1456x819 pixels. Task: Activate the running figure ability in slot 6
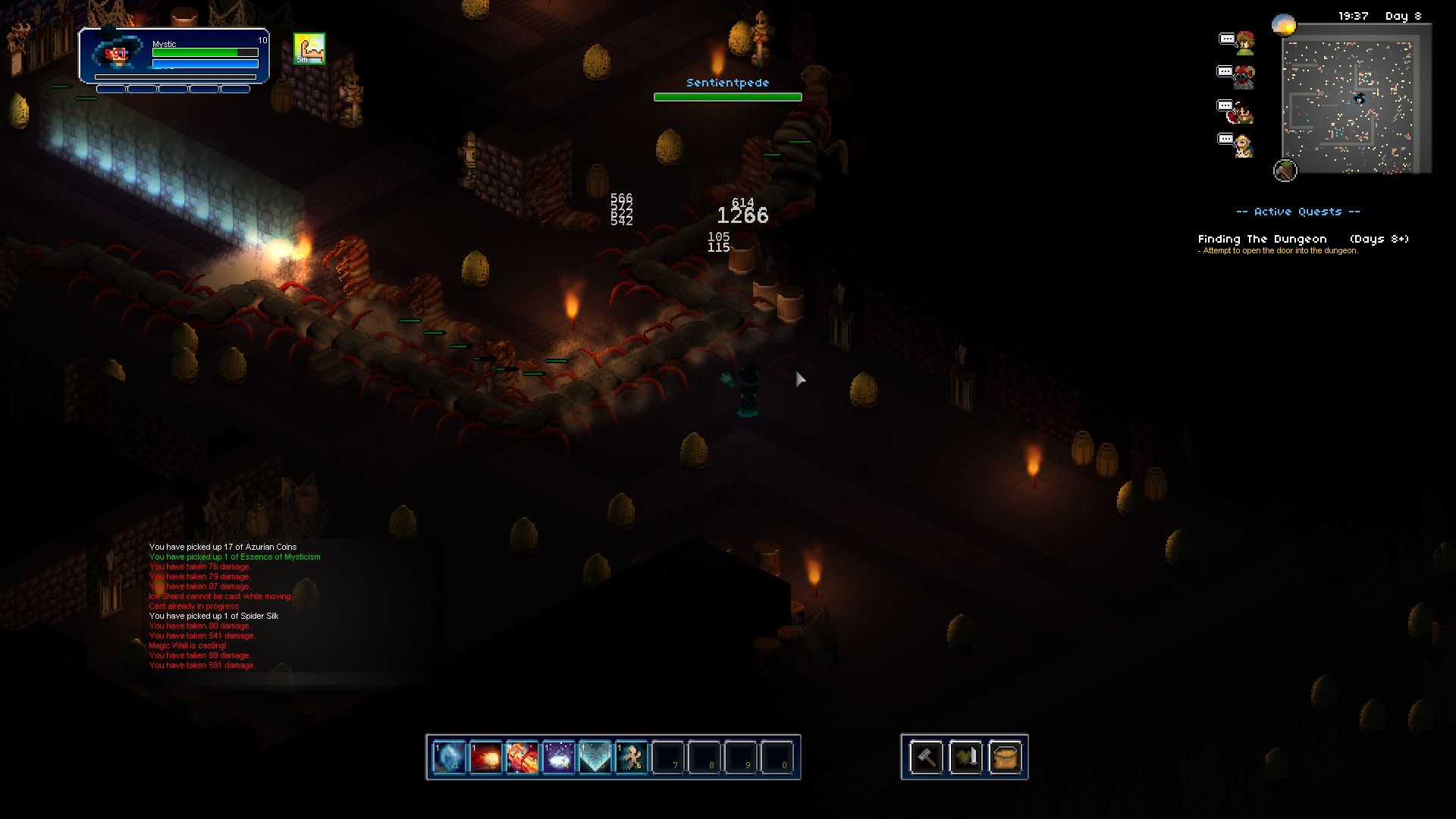pyautogui.click(x=631, y=757)
